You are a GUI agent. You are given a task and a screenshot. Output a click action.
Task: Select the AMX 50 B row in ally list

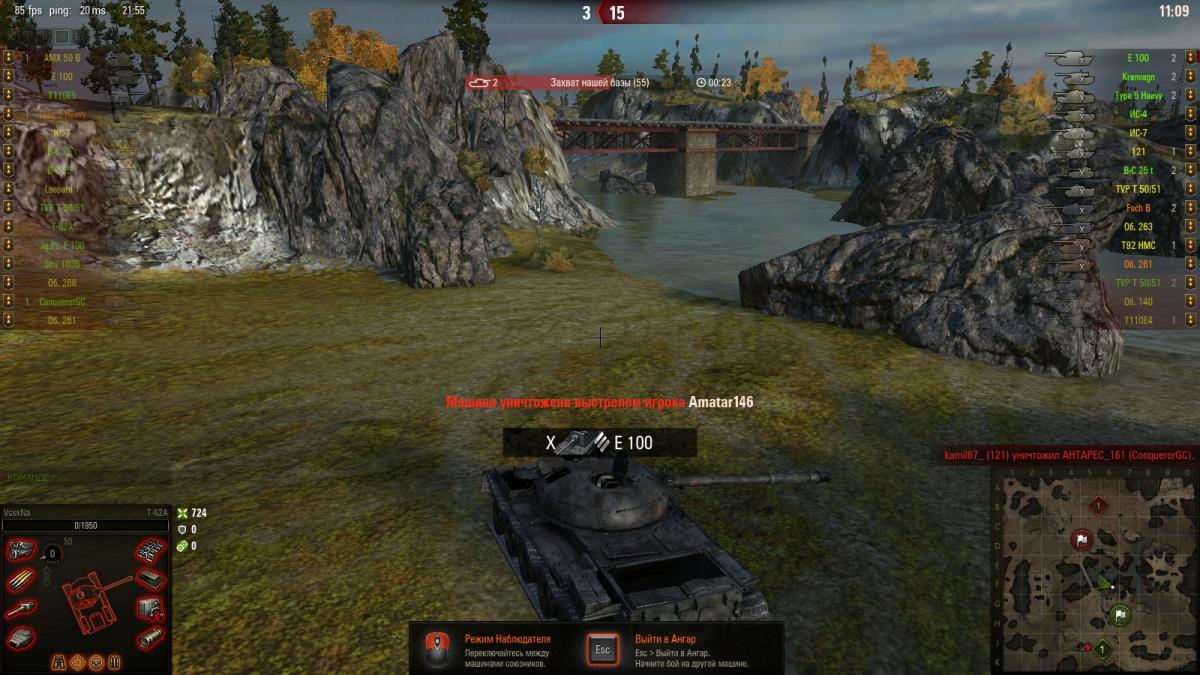click(62, 58)
